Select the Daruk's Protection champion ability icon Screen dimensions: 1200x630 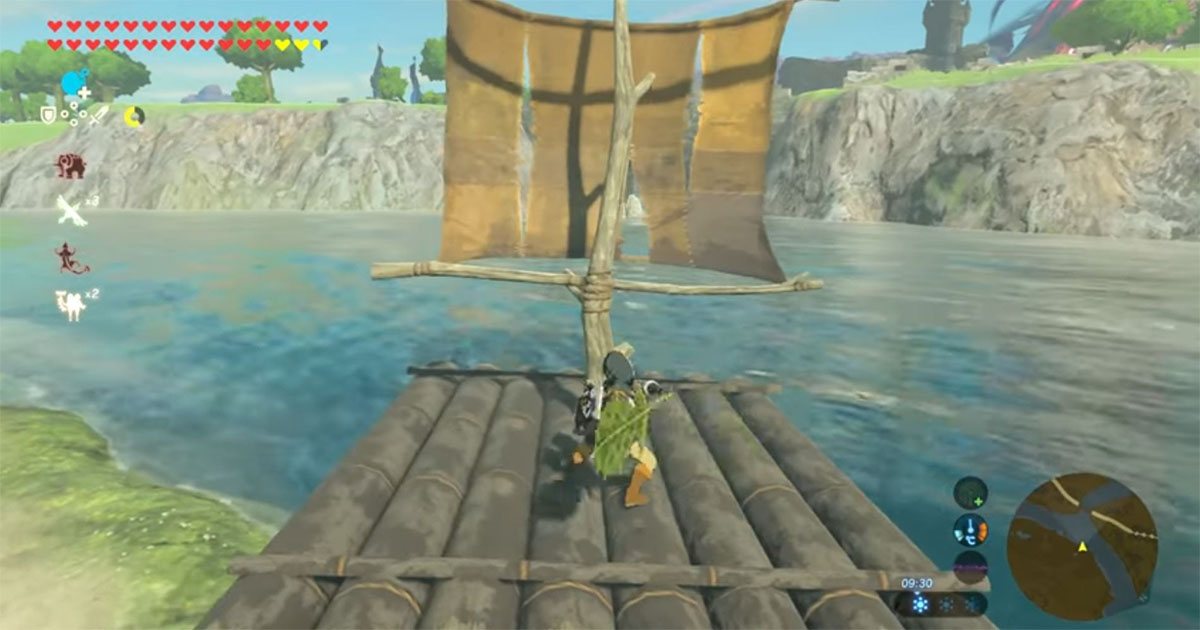[70, 166]
